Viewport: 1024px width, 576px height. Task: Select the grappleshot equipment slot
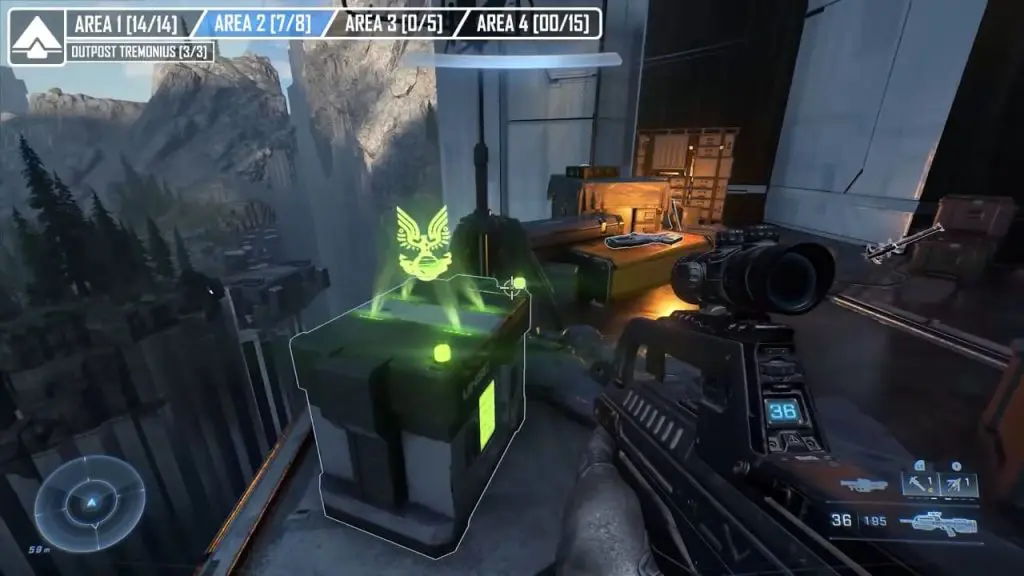(917, 485)
